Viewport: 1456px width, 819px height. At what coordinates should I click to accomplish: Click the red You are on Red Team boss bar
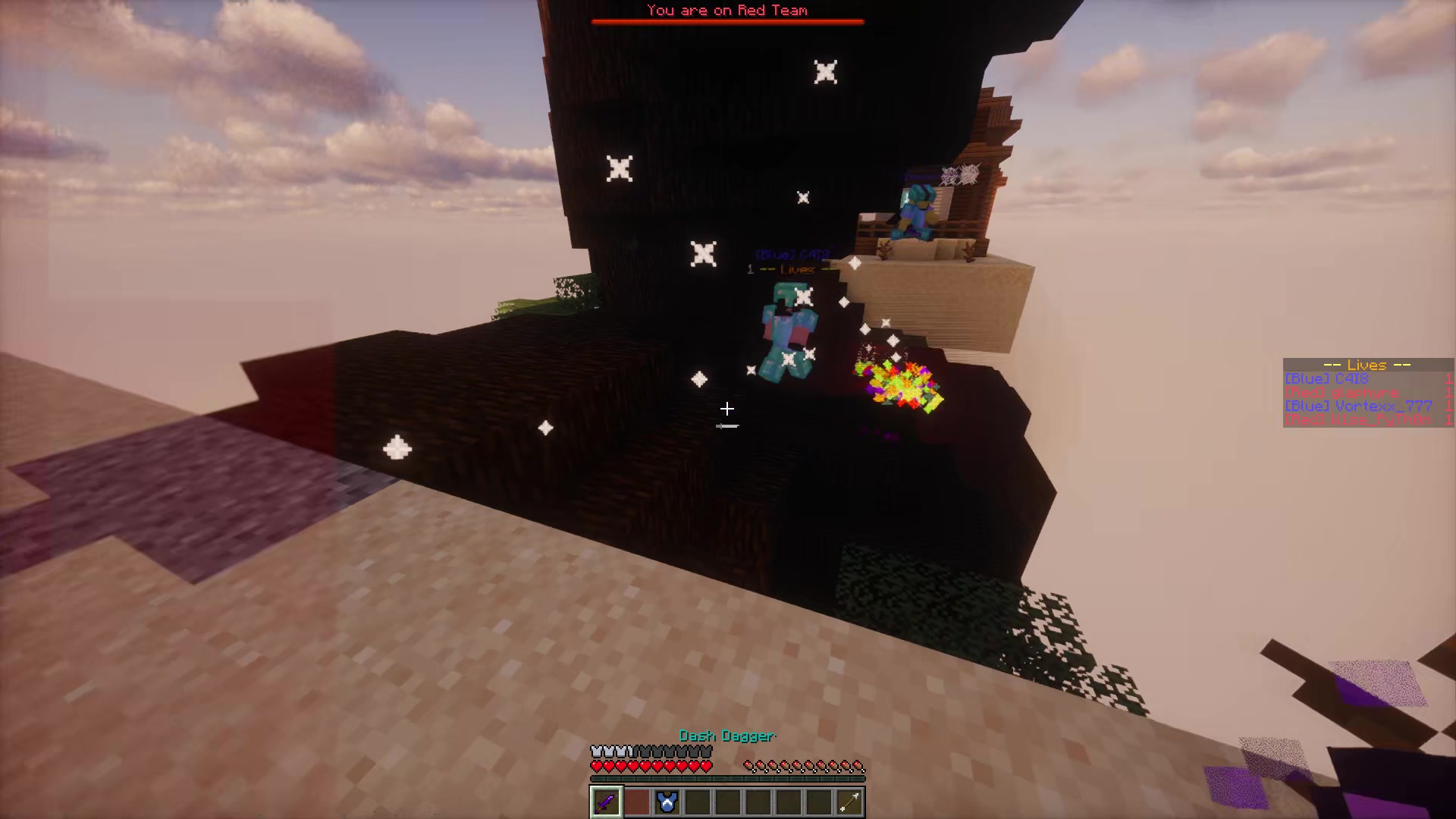(726, 20)
